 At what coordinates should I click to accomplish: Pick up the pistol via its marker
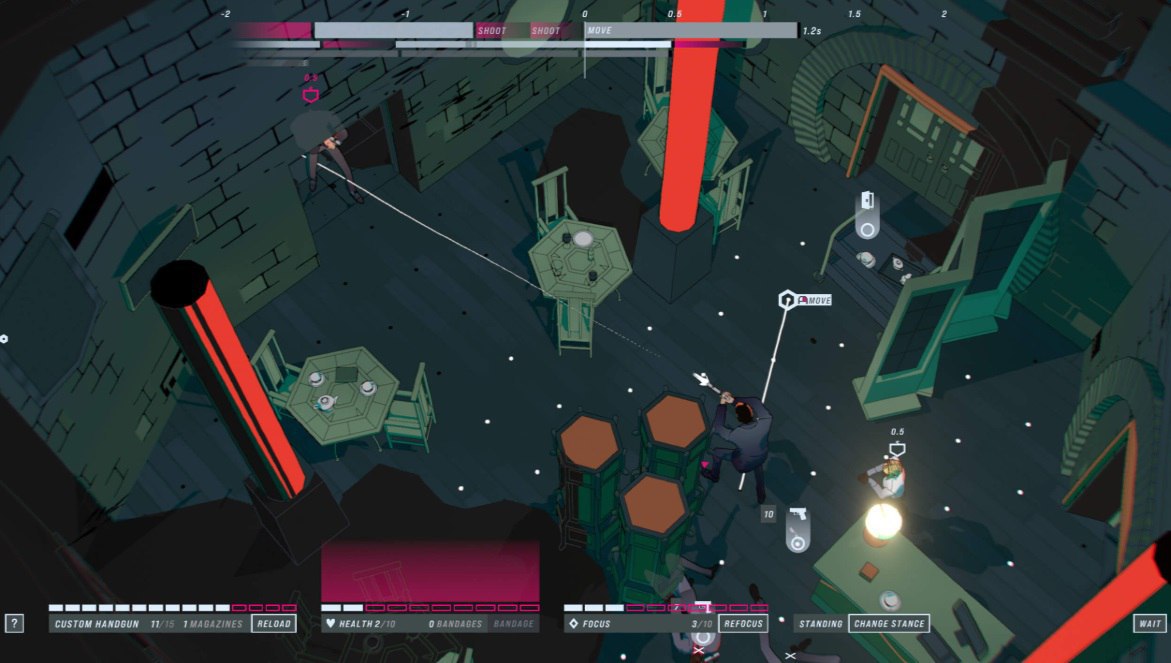point(797,528)
